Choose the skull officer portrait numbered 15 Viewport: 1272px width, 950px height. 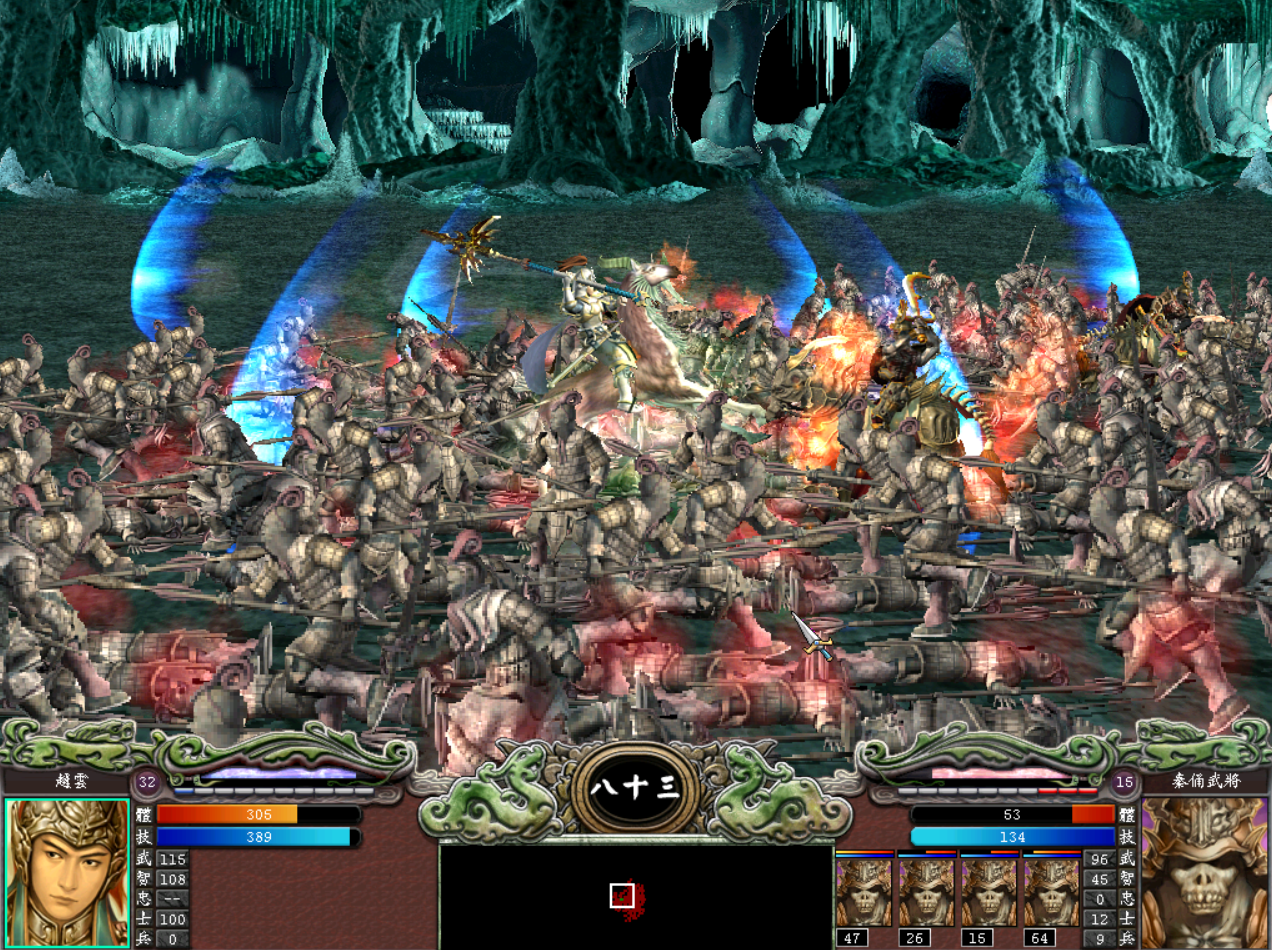(x=989, y=891)
